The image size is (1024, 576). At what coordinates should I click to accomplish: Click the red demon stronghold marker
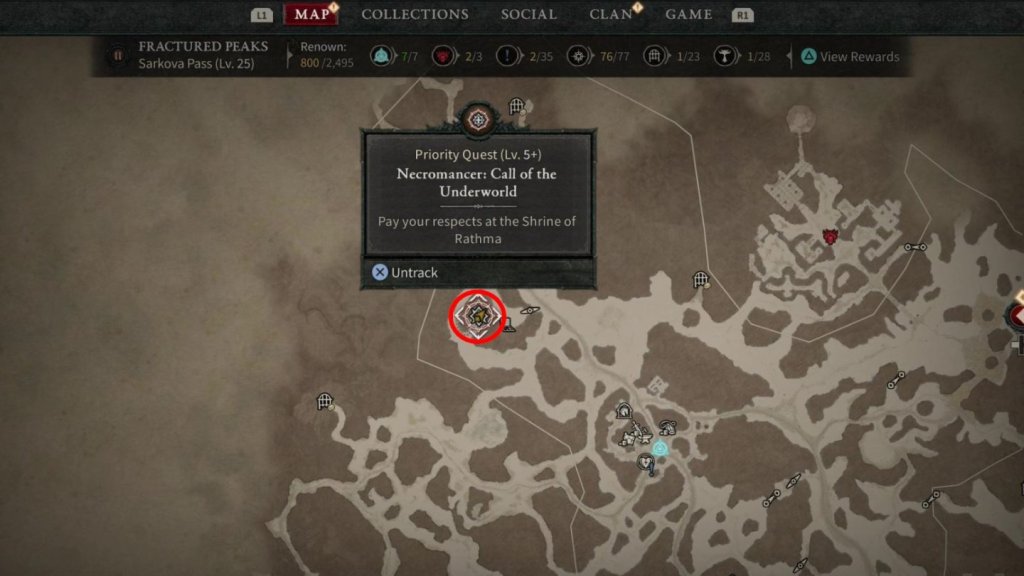click(829, 237)
